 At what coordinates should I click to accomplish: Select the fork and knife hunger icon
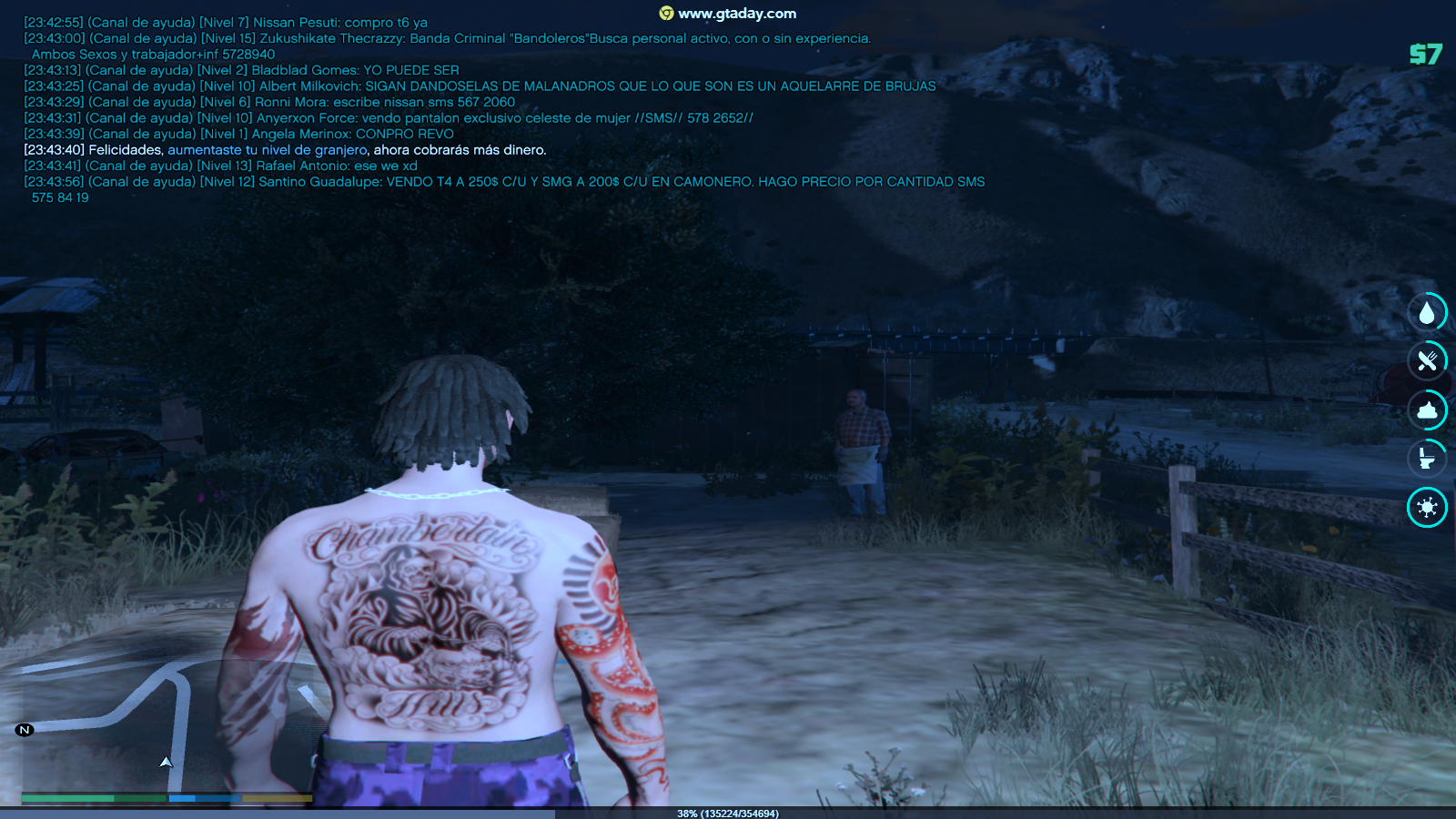(1427, 361)
